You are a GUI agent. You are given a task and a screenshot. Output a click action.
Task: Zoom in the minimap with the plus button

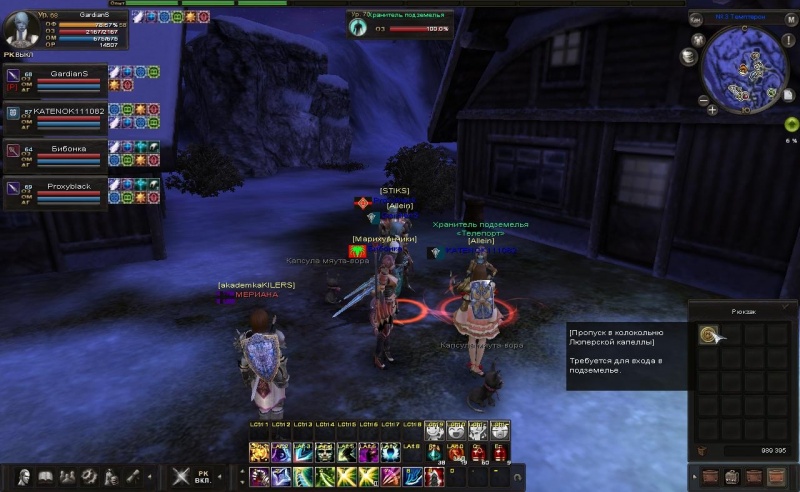pyautogui.click(x=712, y=110)
